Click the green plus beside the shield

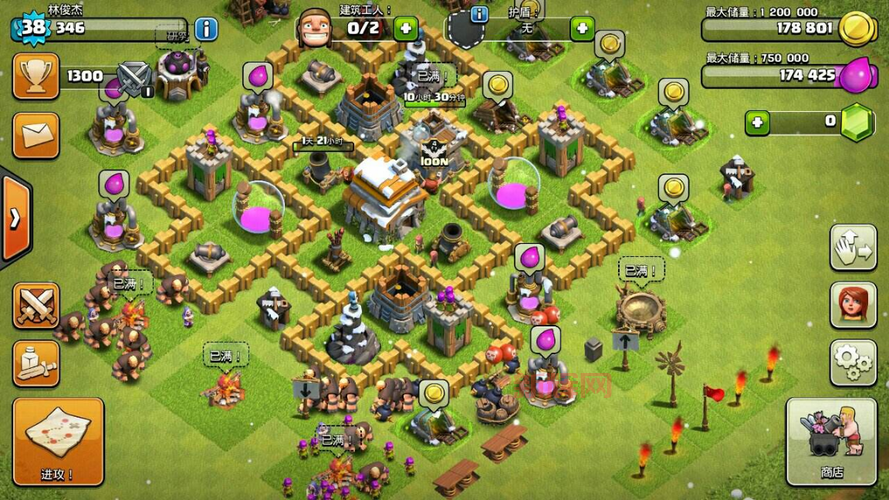click(582, 28)
